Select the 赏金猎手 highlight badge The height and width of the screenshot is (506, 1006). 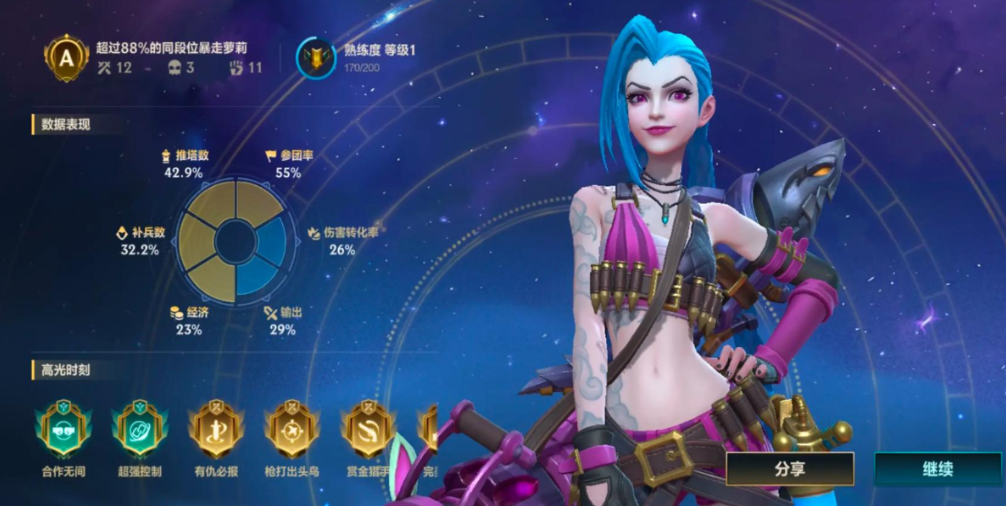pyautogui.click(x=367, y=430)
